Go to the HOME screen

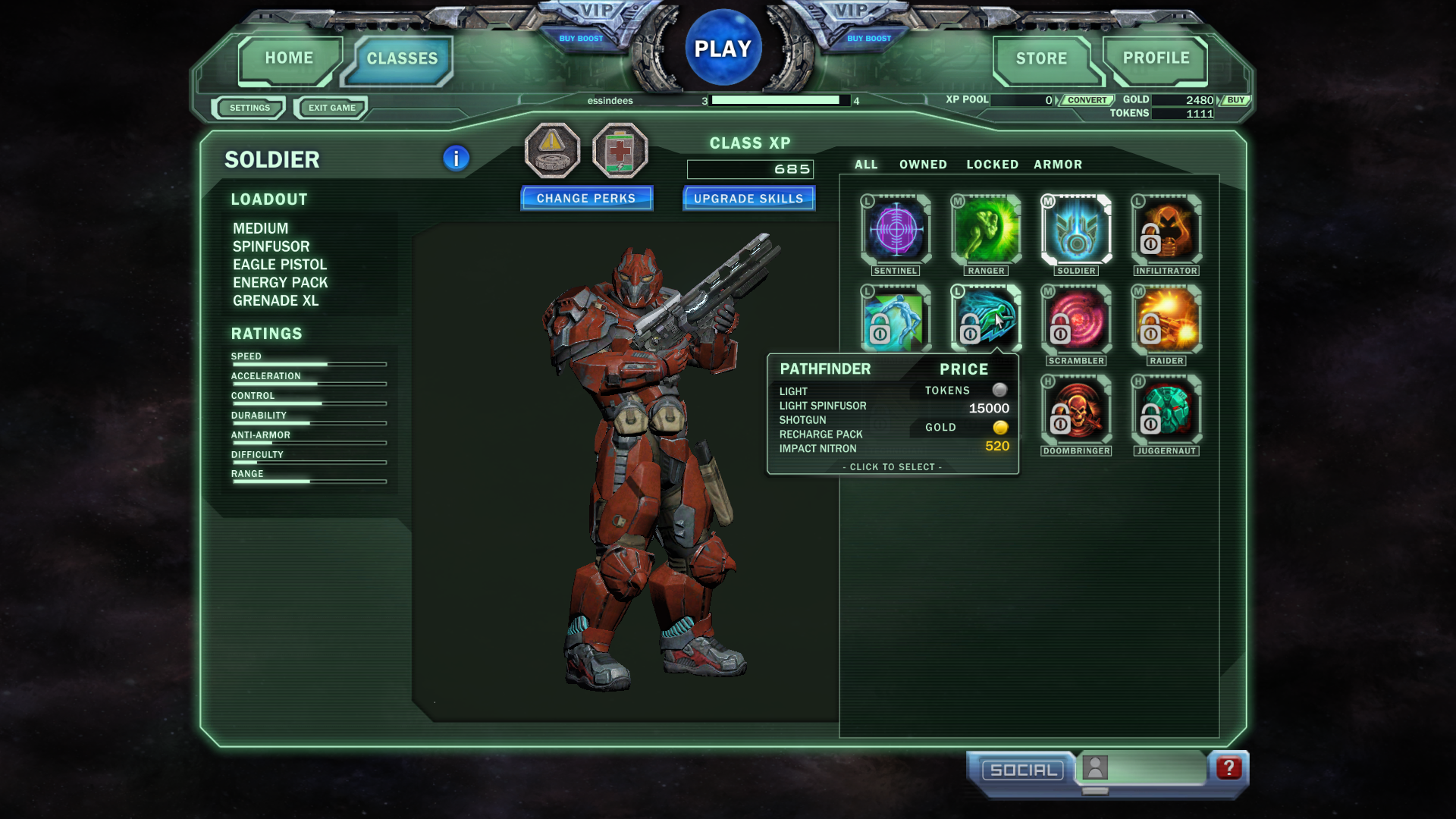pyautogui.click(x=289, y=58)
